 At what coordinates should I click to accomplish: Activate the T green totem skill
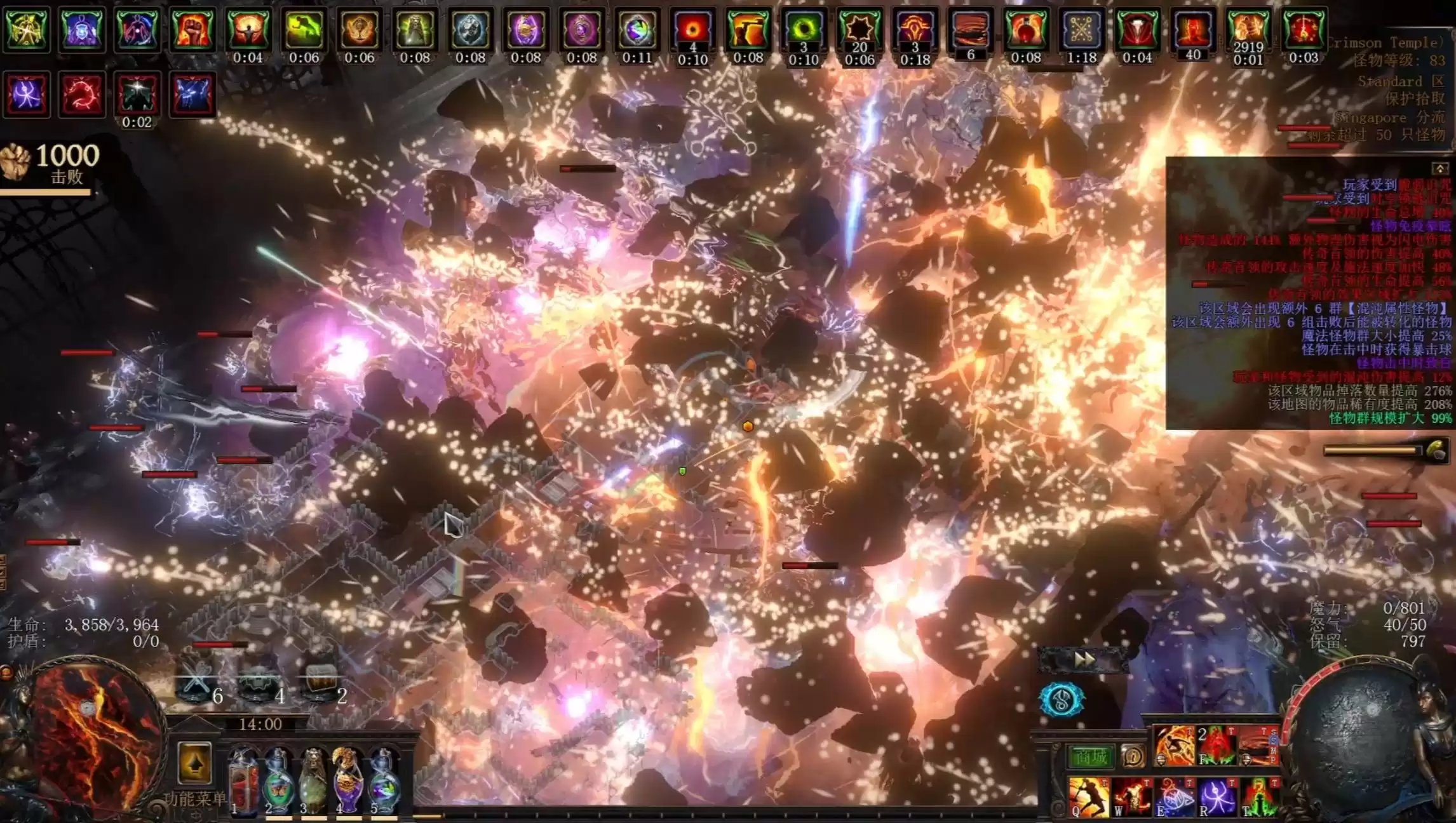click(1260, 797)
